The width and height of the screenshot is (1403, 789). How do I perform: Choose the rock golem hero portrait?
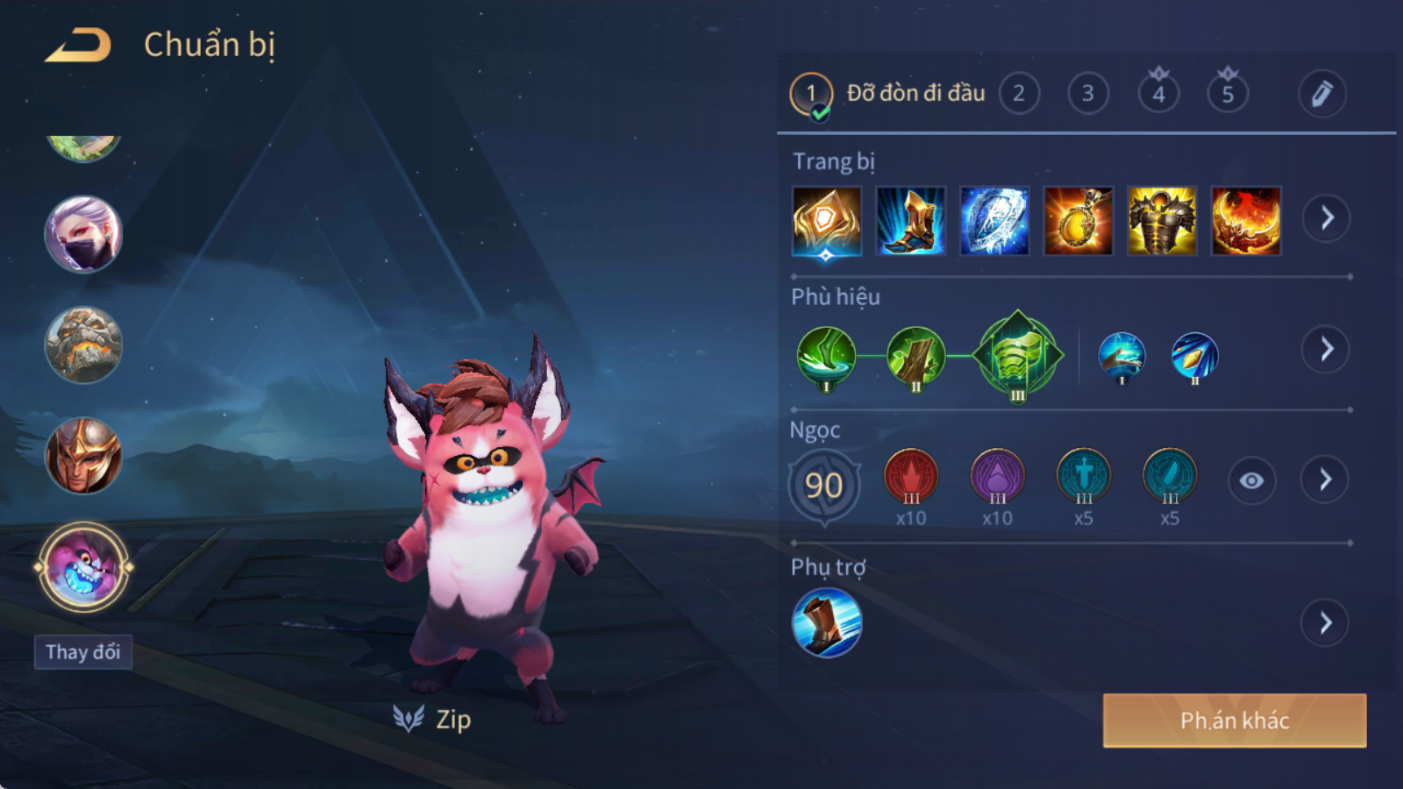(83, 345)
